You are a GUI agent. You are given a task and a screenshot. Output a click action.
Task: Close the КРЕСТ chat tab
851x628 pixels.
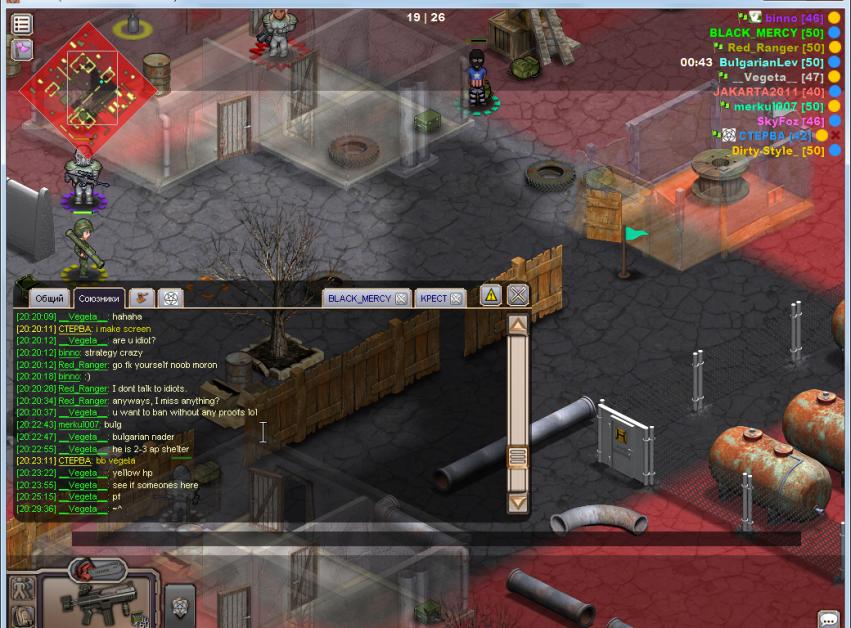click(457, 298)
